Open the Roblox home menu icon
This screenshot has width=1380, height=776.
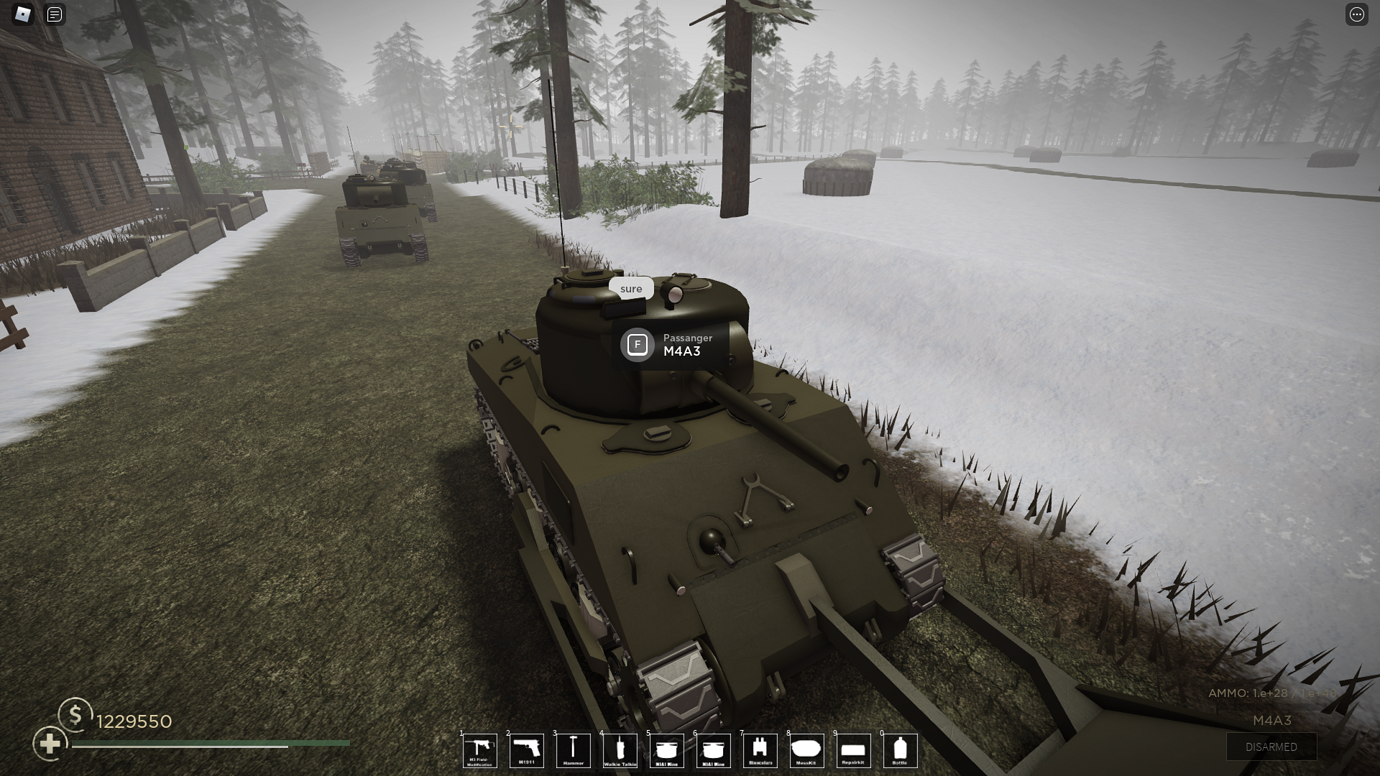(22, 14)
